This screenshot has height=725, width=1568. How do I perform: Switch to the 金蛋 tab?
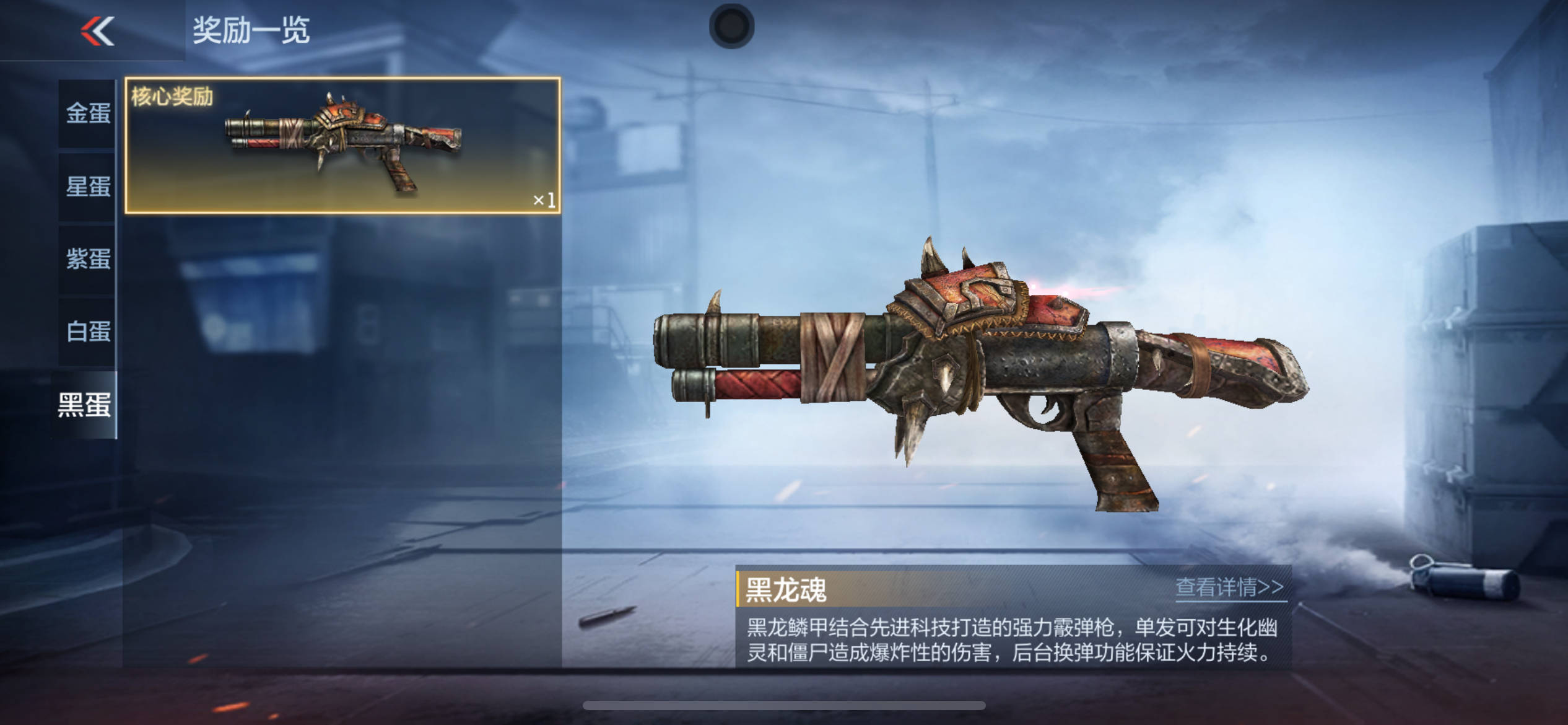[88, 113]
